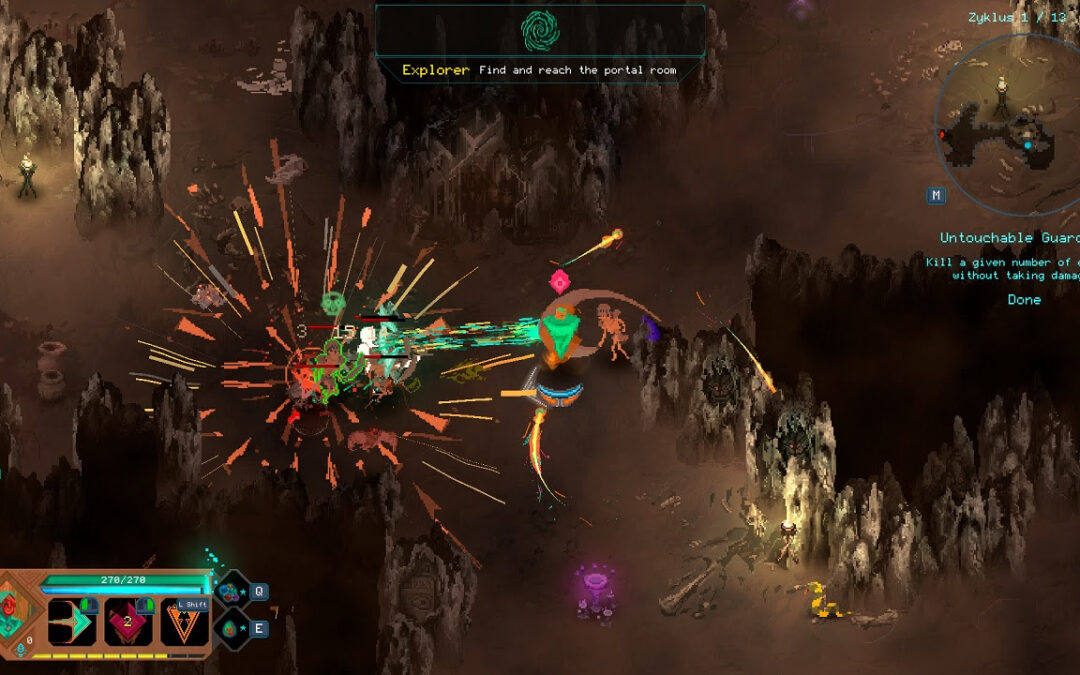Select the Explorer portal objective tracker
The width and height of the screenshot is (1080, 675).
click(539, 70)
